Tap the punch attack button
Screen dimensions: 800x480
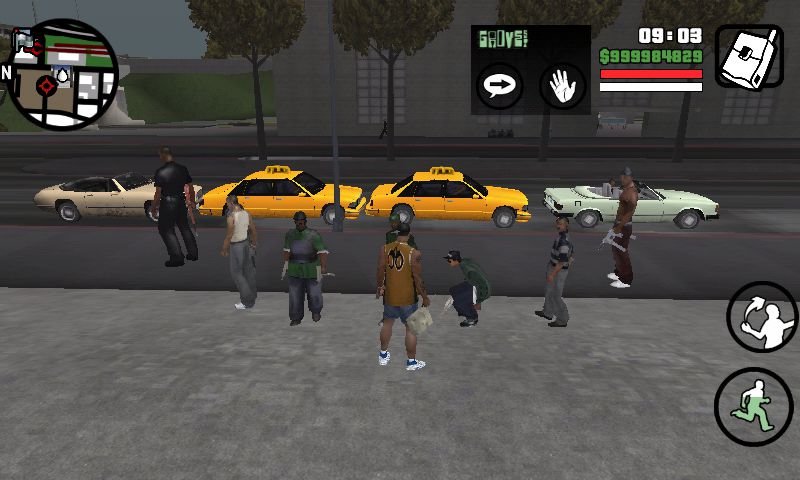(760, 318)
